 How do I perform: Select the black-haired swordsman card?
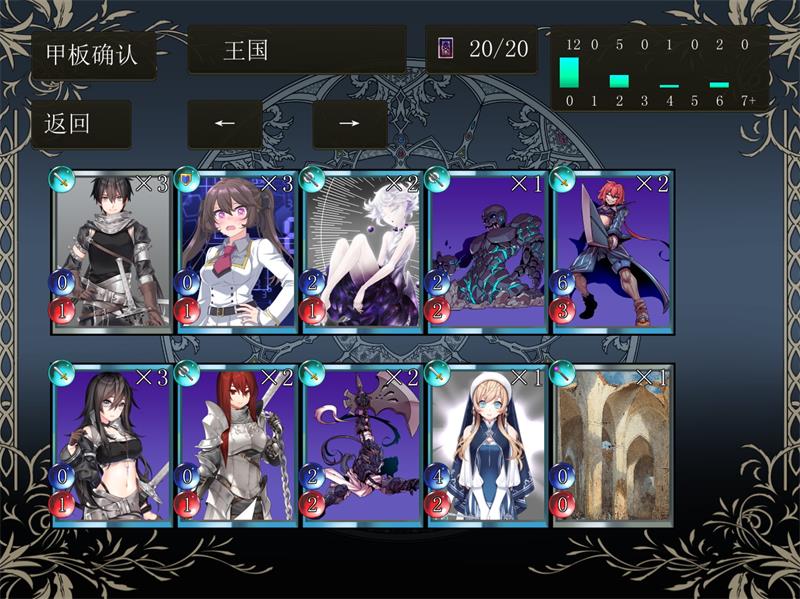(112, 250)
